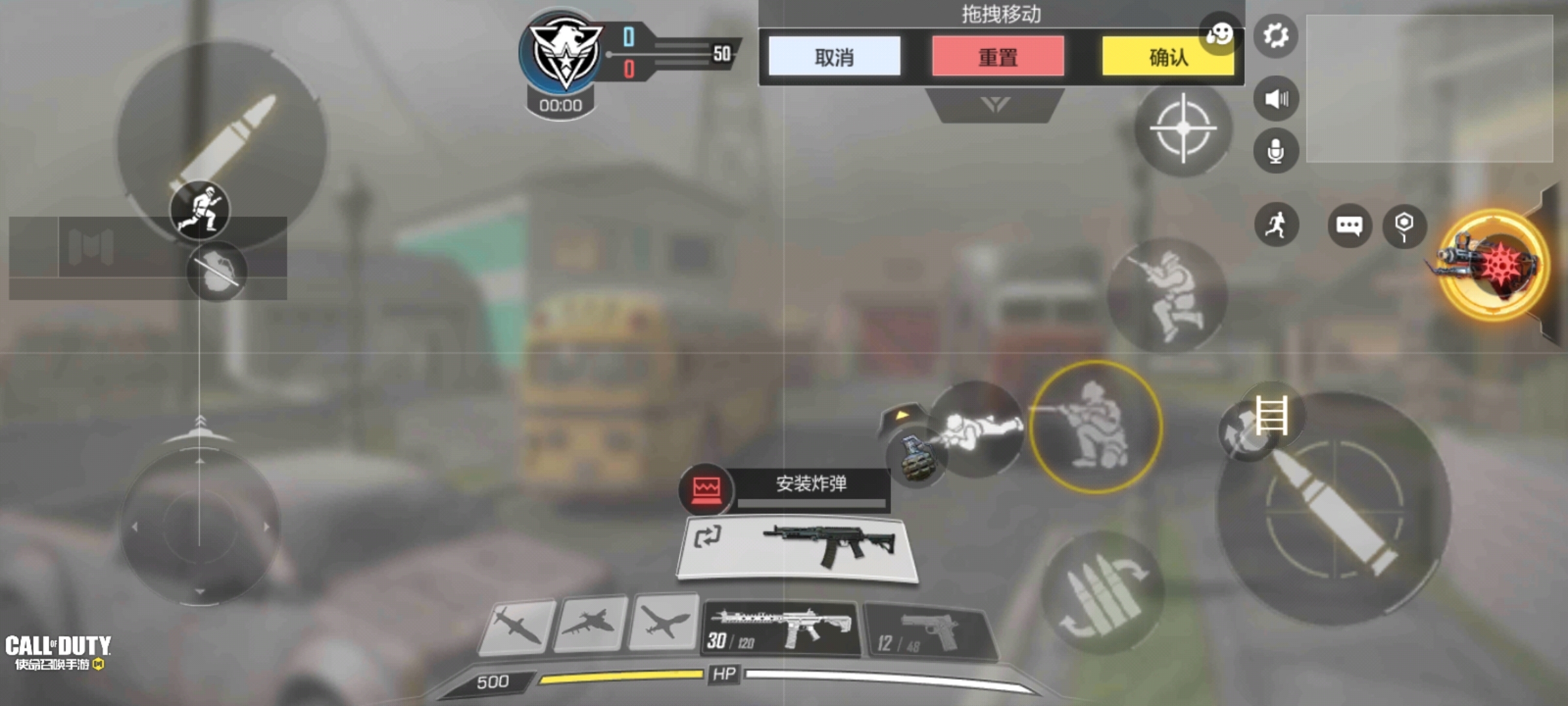This screenshot has height=706, width=1568.
Task: Confirm the layout with 确认
Action: pos(1168,57)
